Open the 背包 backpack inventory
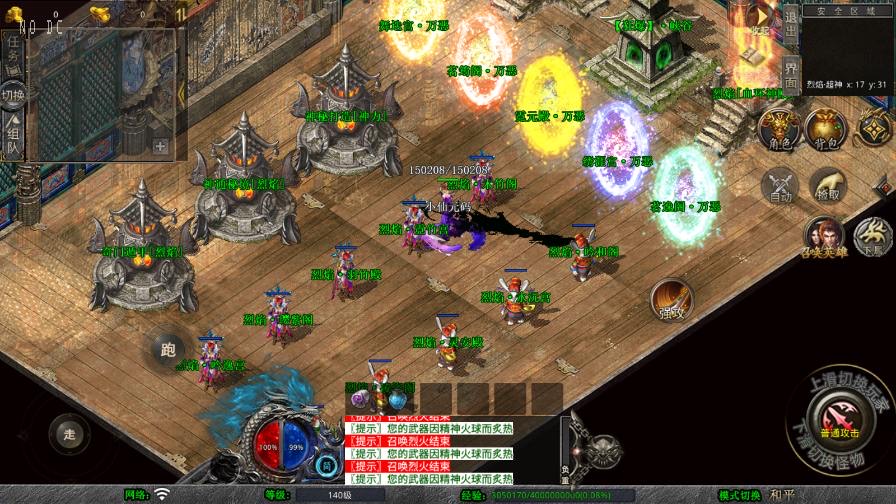The height and width of the screenshot is (504, 896). pyautogui.click(x=825, y=129)
